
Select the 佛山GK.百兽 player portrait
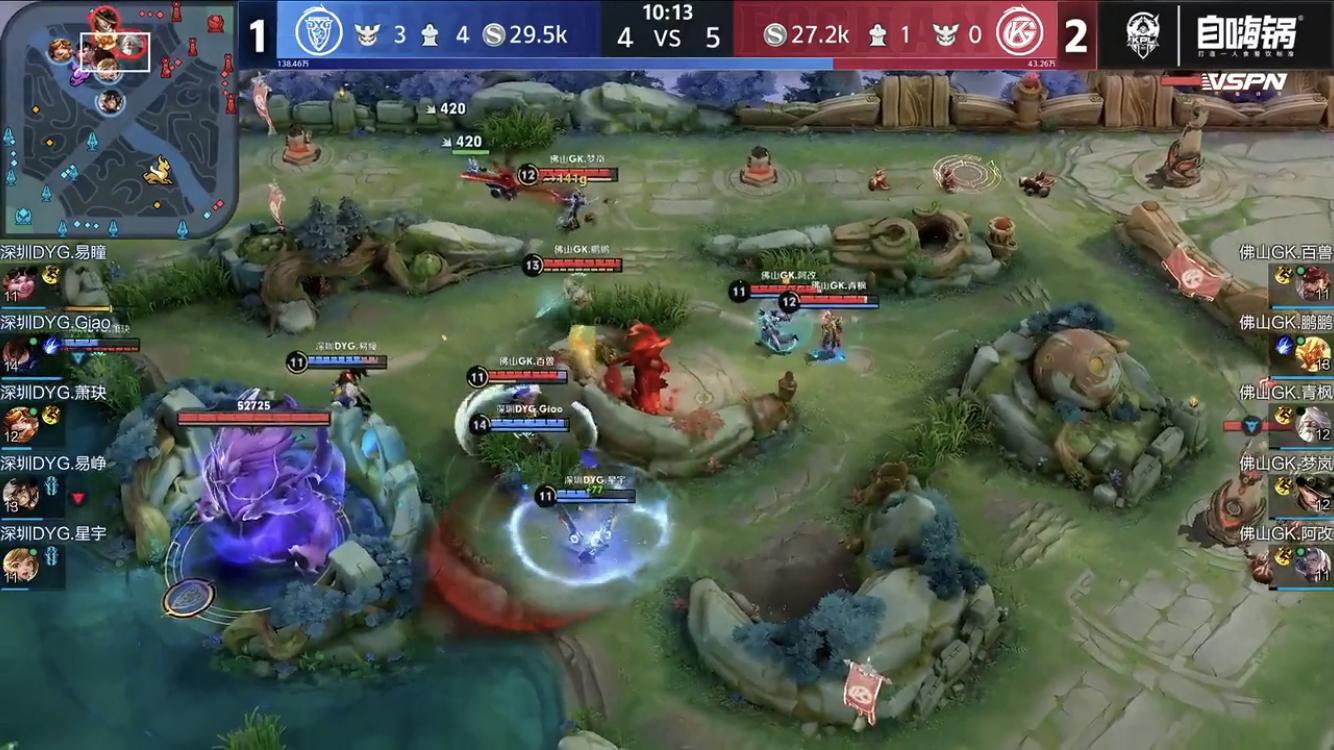pyautogui.click(x=1313, y=283)
